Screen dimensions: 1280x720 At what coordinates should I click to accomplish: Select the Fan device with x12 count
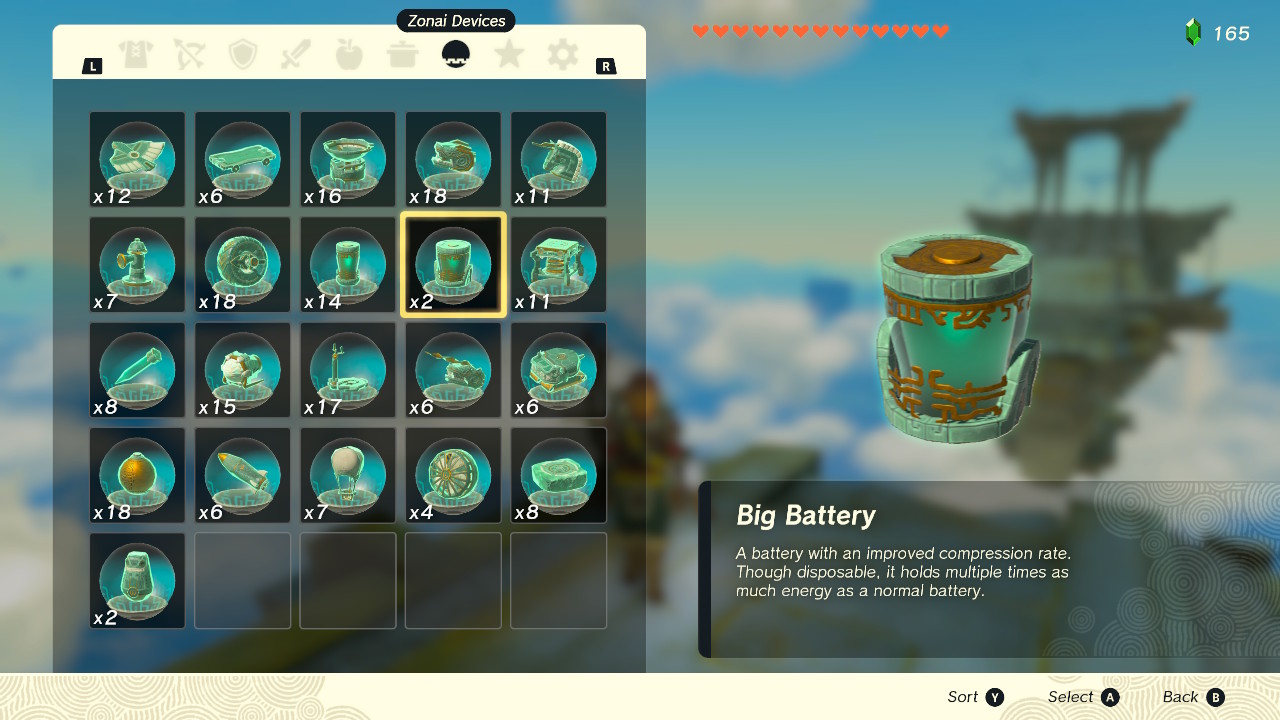(137, 159)
